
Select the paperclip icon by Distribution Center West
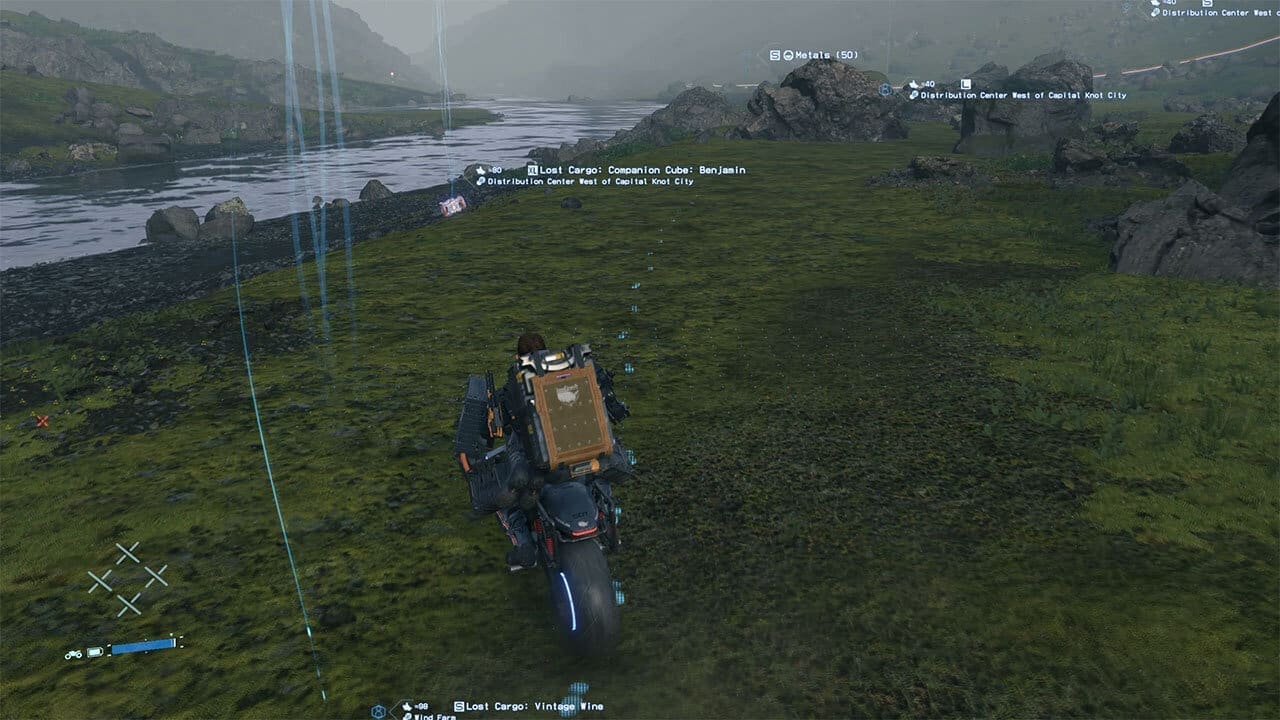pyautogui.click(x=914, y=96)
